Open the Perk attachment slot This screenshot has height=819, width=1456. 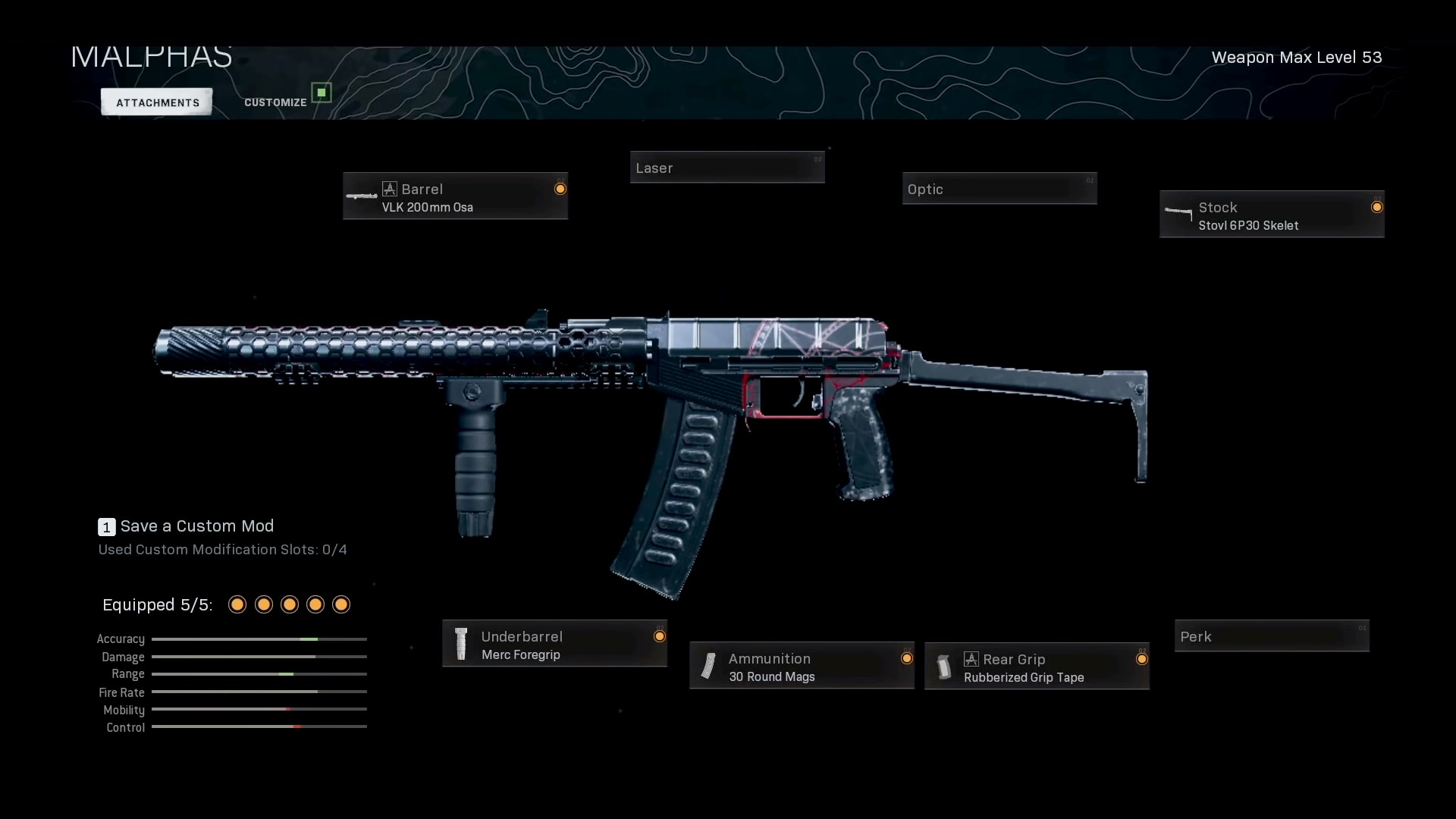coord(1271,636)
